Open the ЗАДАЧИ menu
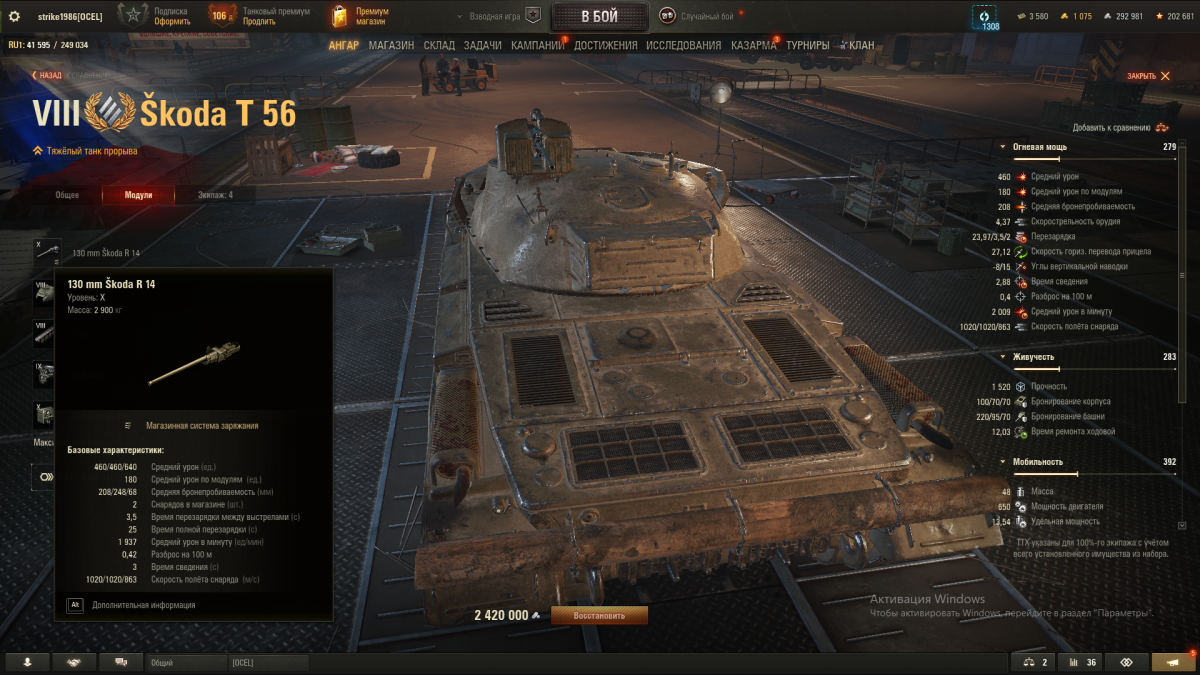 pos(483,45)
